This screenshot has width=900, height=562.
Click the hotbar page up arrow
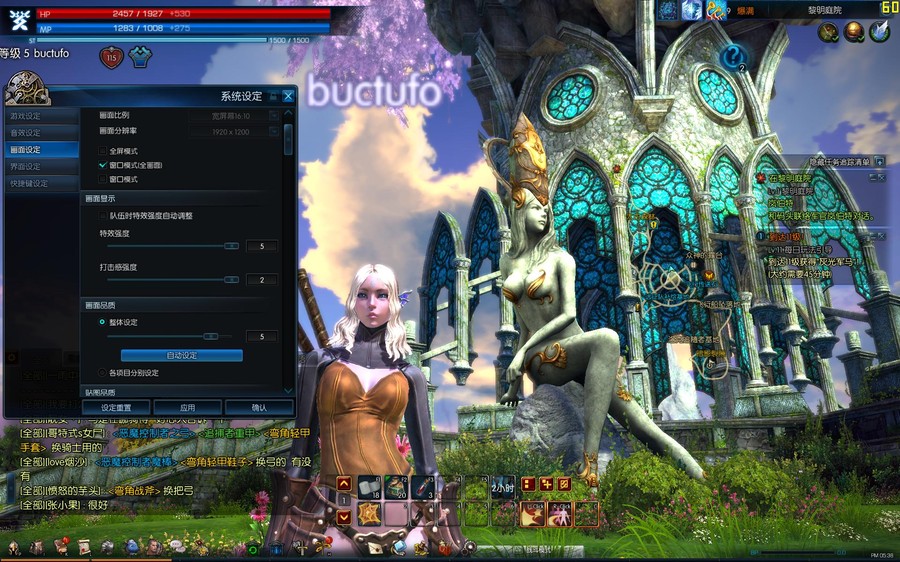343,484
